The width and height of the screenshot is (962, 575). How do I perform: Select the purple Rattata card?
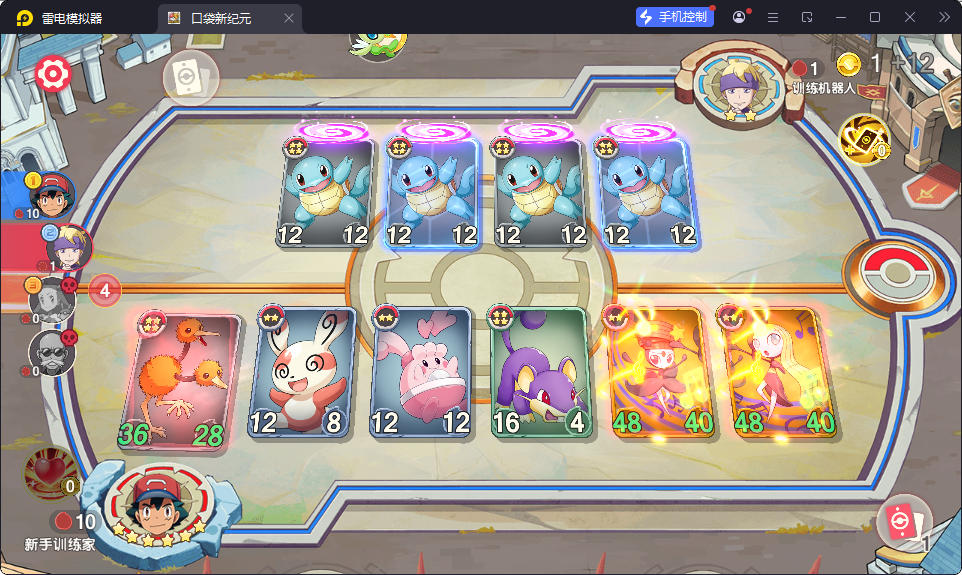(x=538, y=374)
